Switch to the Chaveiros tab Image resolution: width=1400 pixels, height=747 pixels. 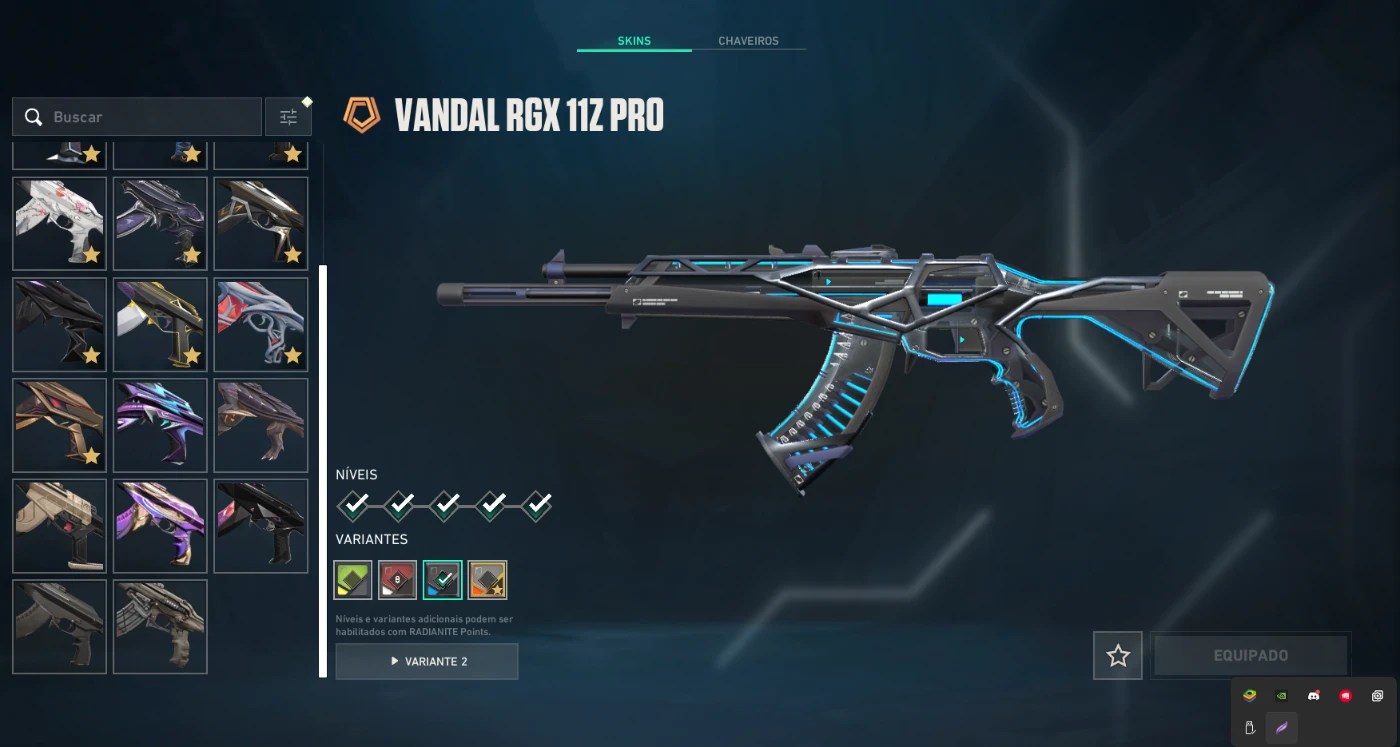pyautogui.click(x=748, y=41)
